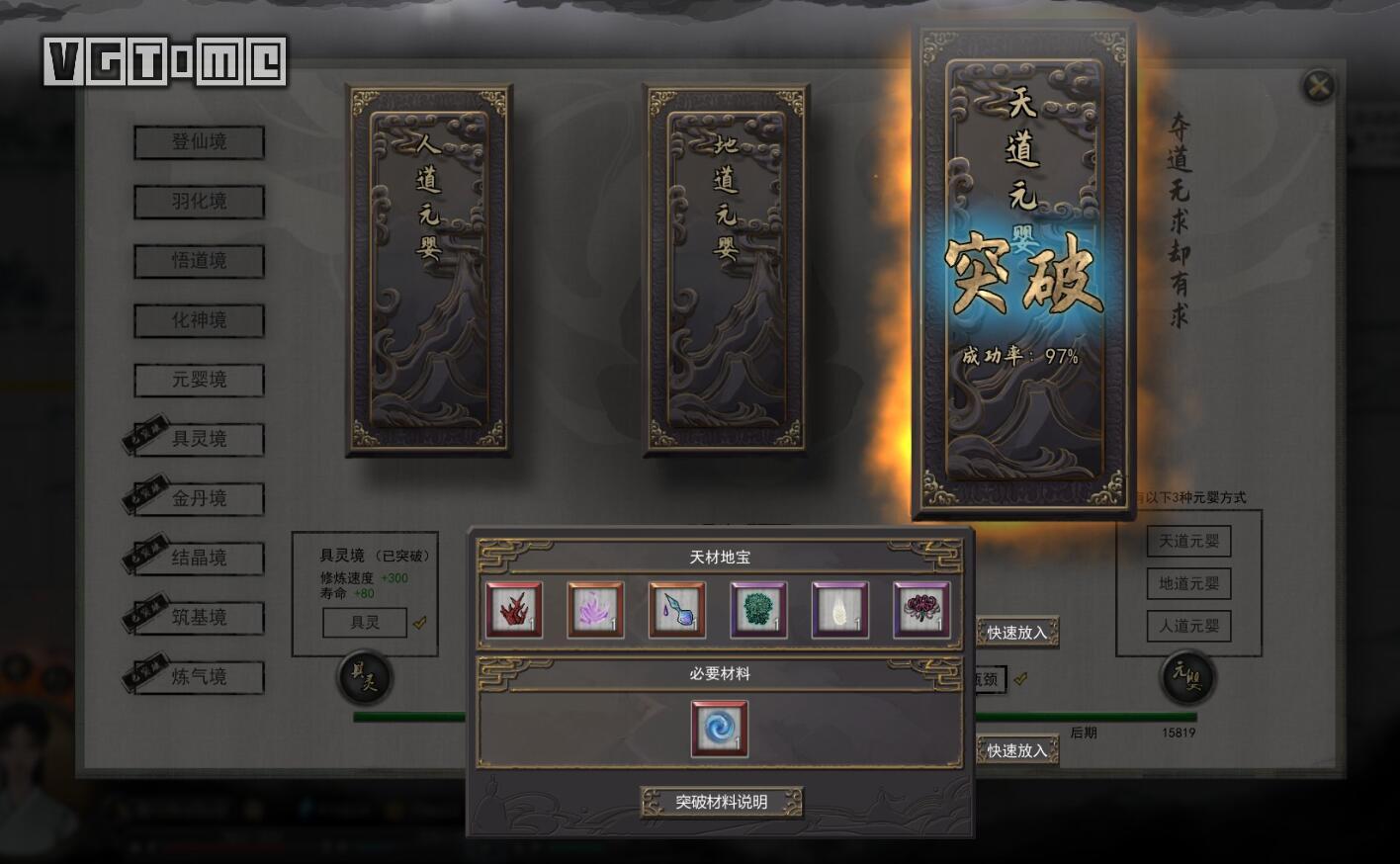
Task: Select the 悟道境 realm tab
Action: click(x=199, y=261)
